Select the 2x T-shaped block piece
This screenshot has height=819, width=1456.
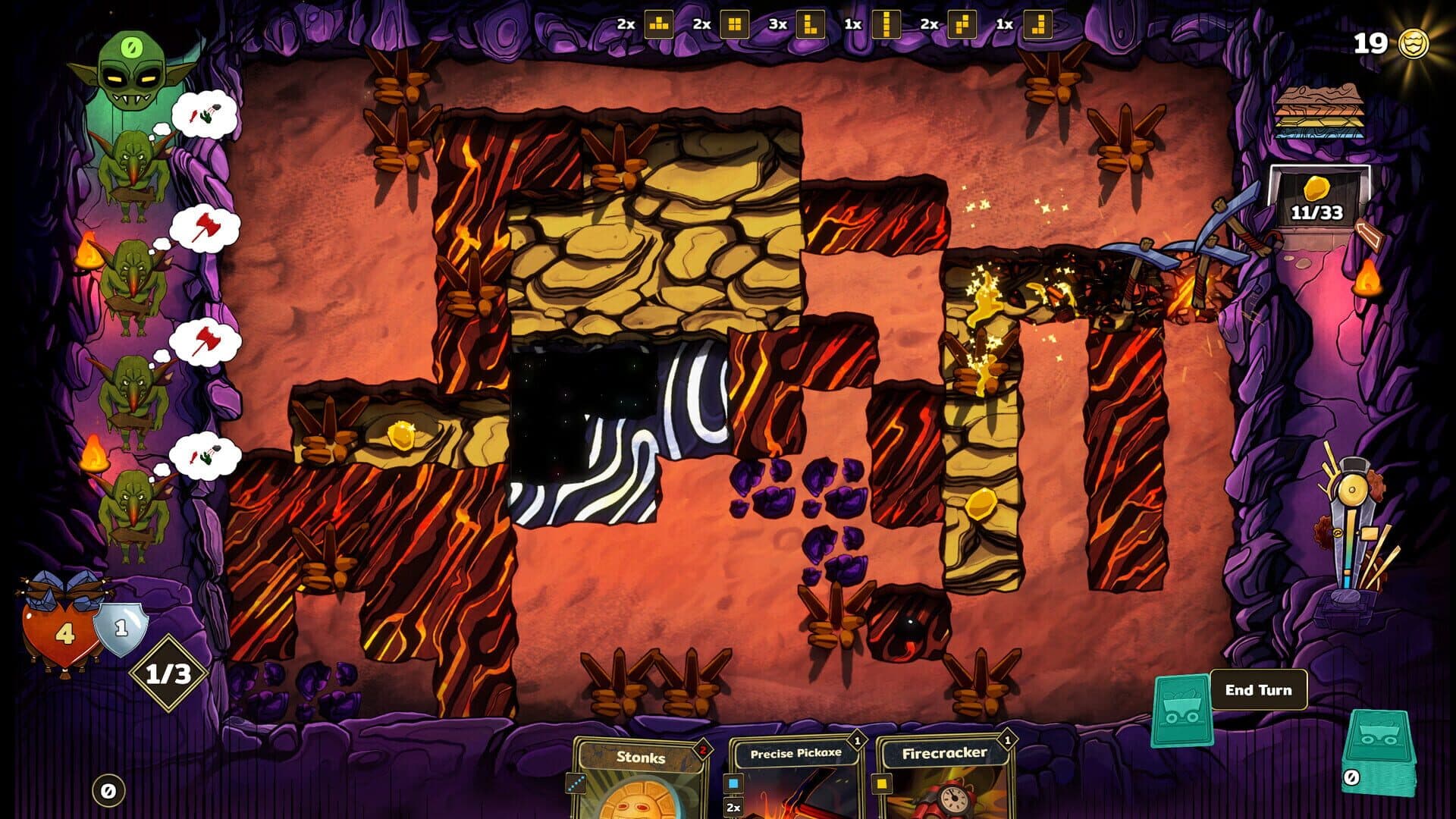pos(658,24)
